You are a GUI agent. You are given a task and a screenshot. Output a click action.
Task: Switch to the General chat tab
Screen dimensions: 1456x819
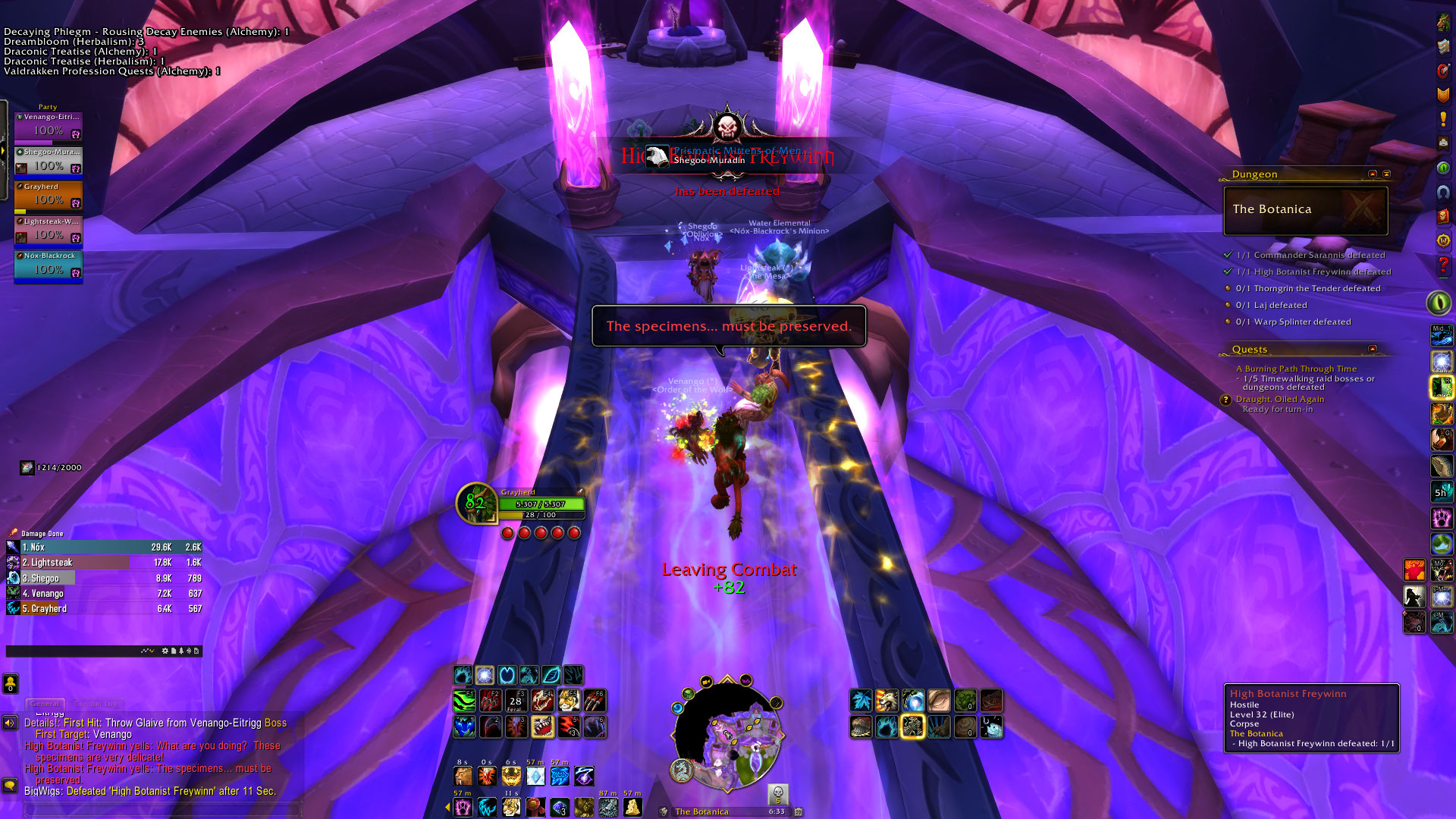(45, 704)
